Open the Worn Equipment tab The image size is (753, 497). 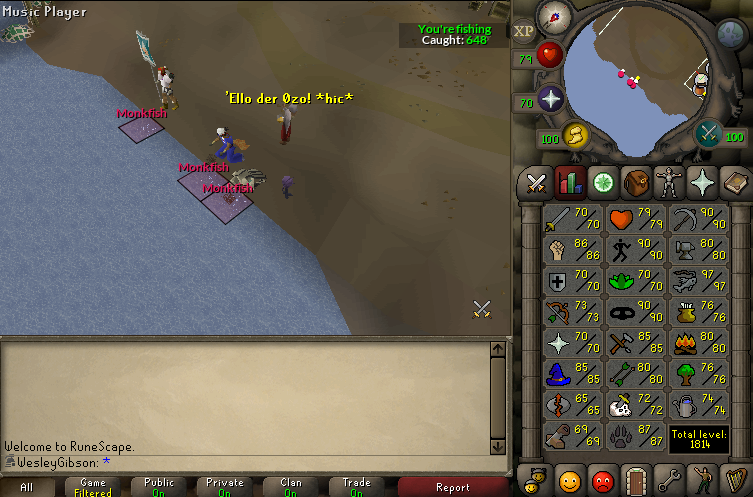pyautogui.click(x=667, y=183)
